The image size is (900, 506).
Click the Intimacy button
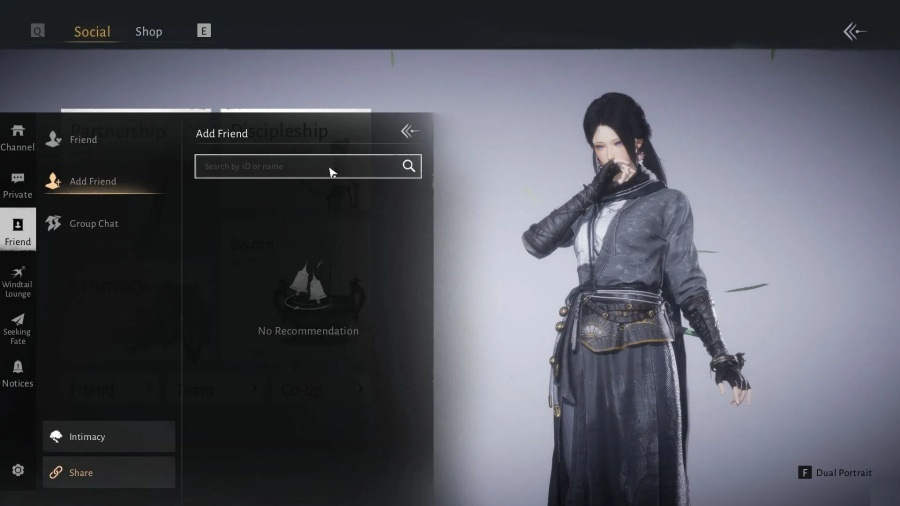[109, 436]
